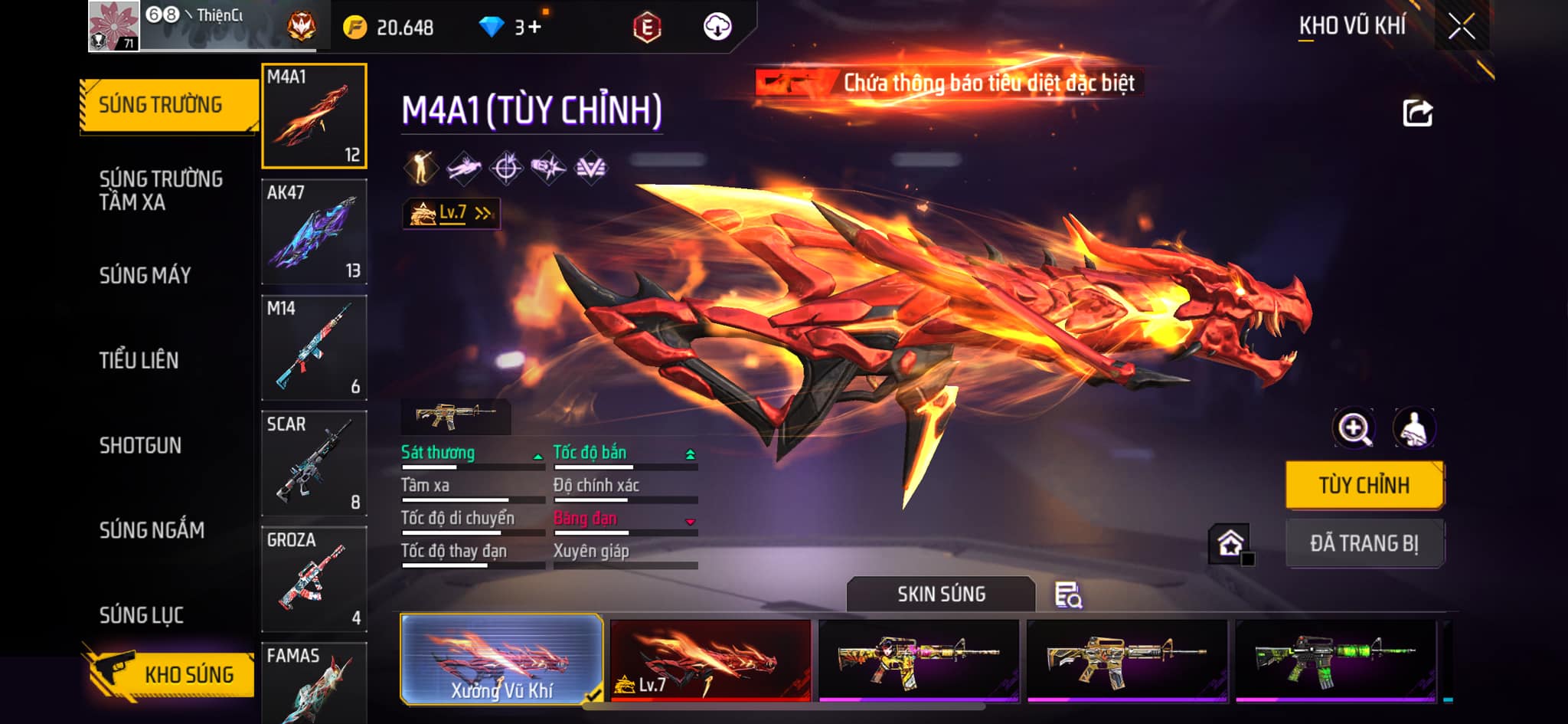Pick the M14 weapon tile
The height and width of the screenshot is (724, 1568).
(314, 348)
